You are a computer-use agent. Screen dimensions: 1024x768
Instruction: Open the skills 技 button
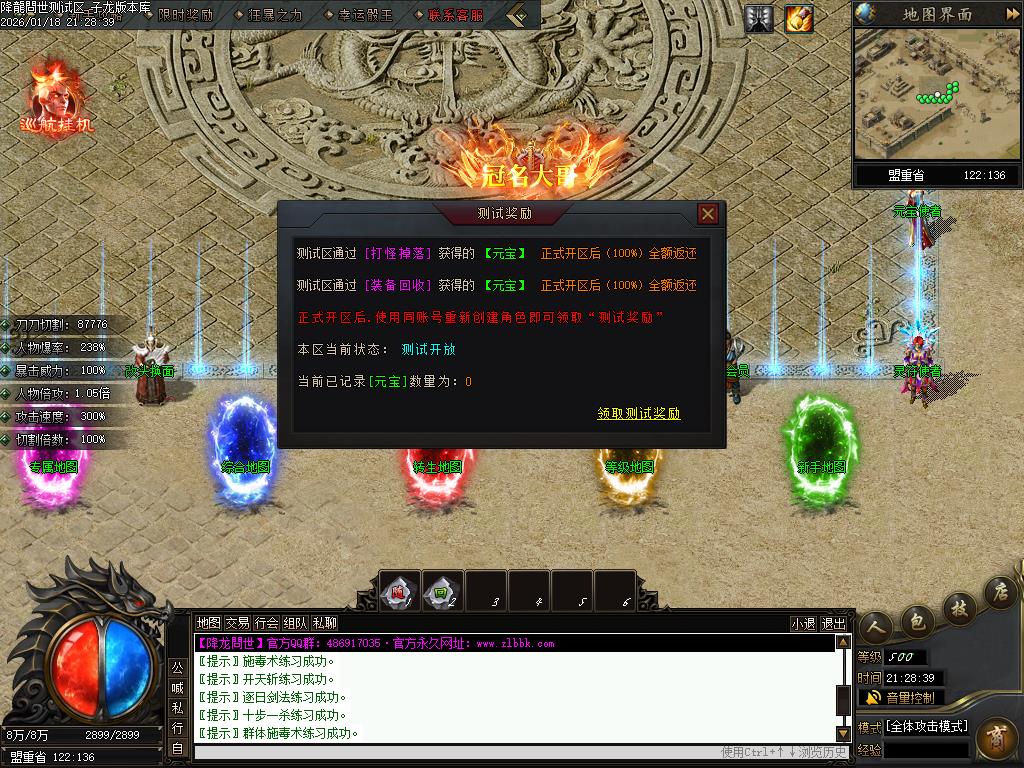click(x=959, y=608)
